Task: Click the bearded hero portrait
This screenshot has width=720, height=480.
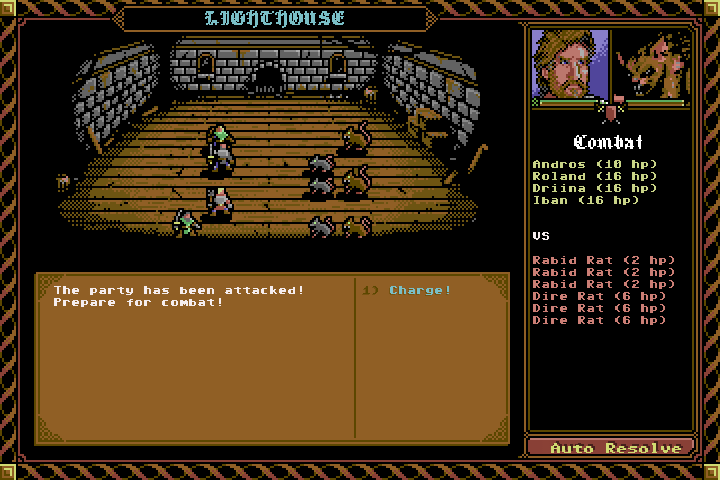Action: click(x=569, y=64)
